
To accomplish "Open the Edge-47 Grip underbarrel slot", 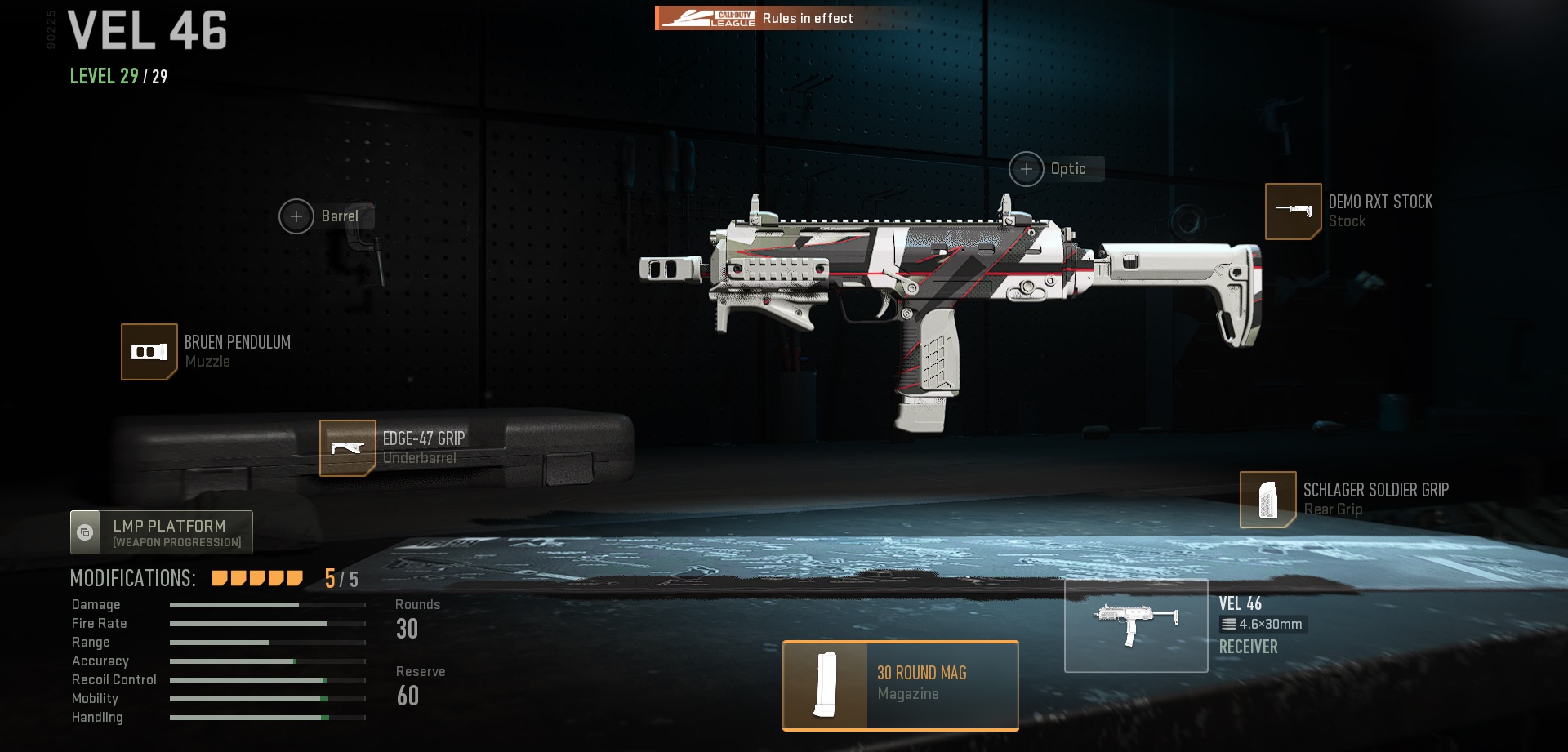I will tap(348, 447).
